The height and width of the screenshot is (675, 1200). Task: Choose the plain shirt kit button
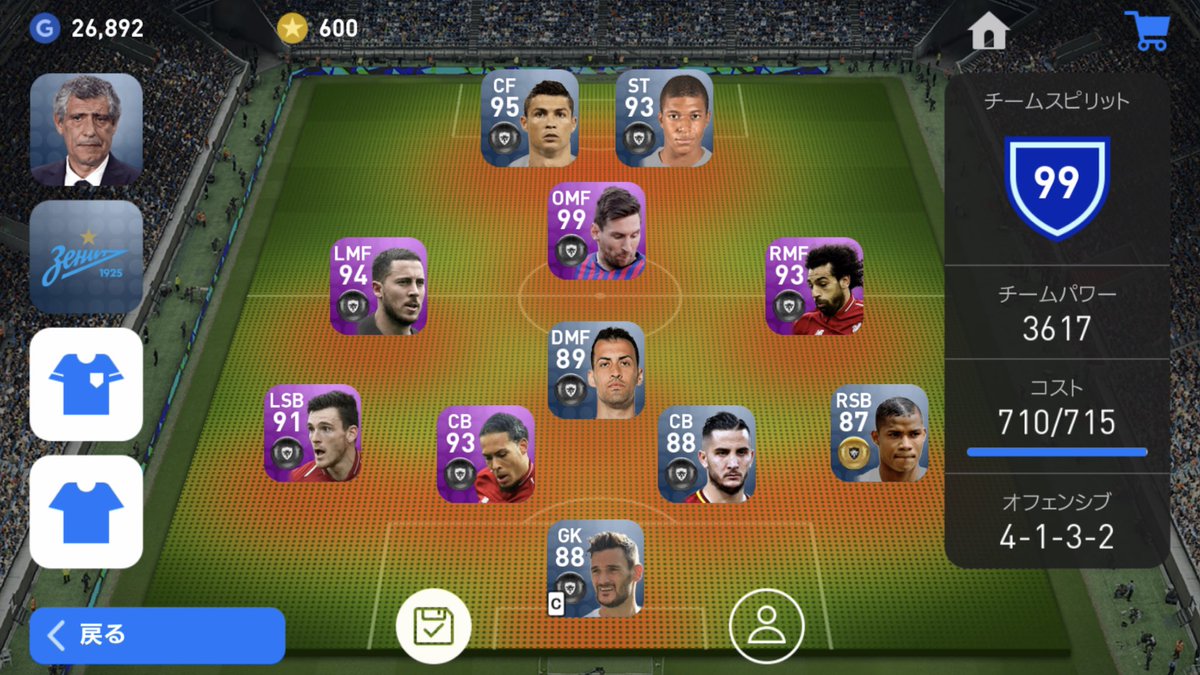click(x=86, y=511)
